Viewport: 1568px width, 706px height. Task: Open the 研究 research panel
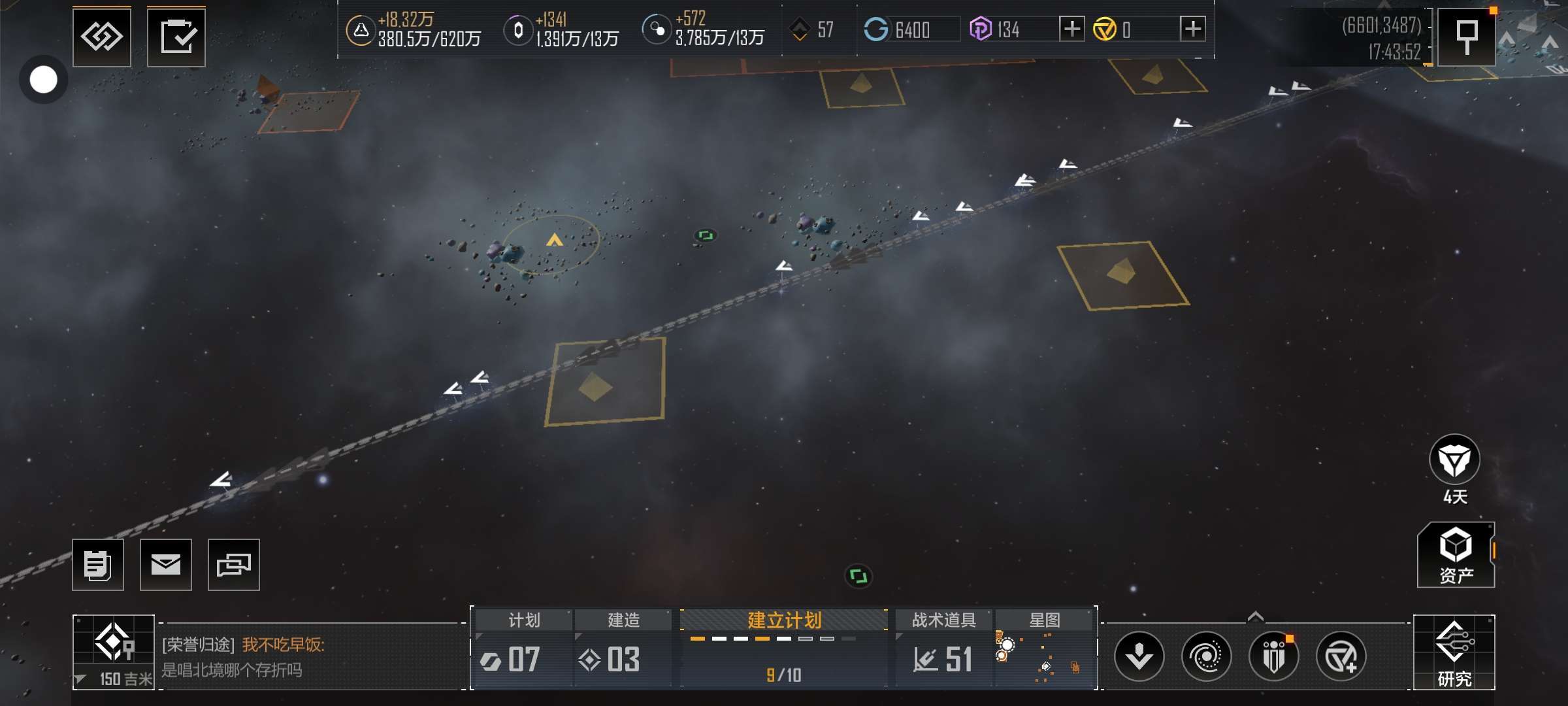1454,652
